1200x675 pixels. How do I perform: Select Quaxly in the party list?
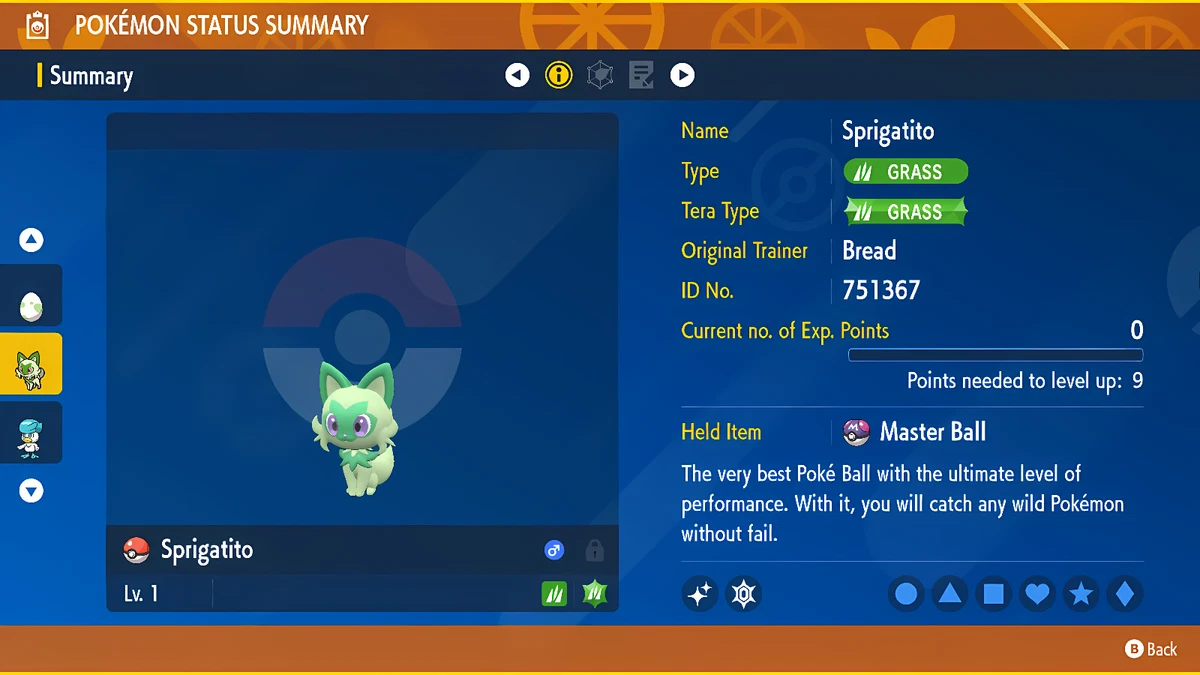pos(31,434)
